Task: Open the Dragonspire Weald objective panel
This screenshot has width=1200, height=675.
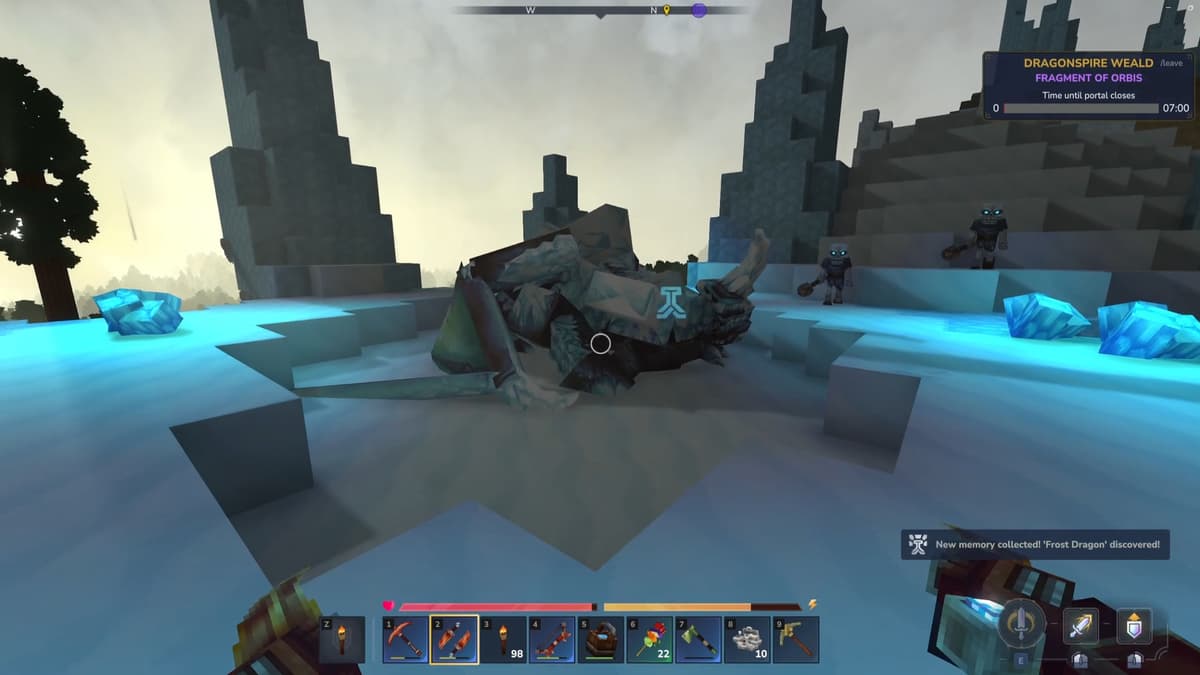Action: 1088,85
